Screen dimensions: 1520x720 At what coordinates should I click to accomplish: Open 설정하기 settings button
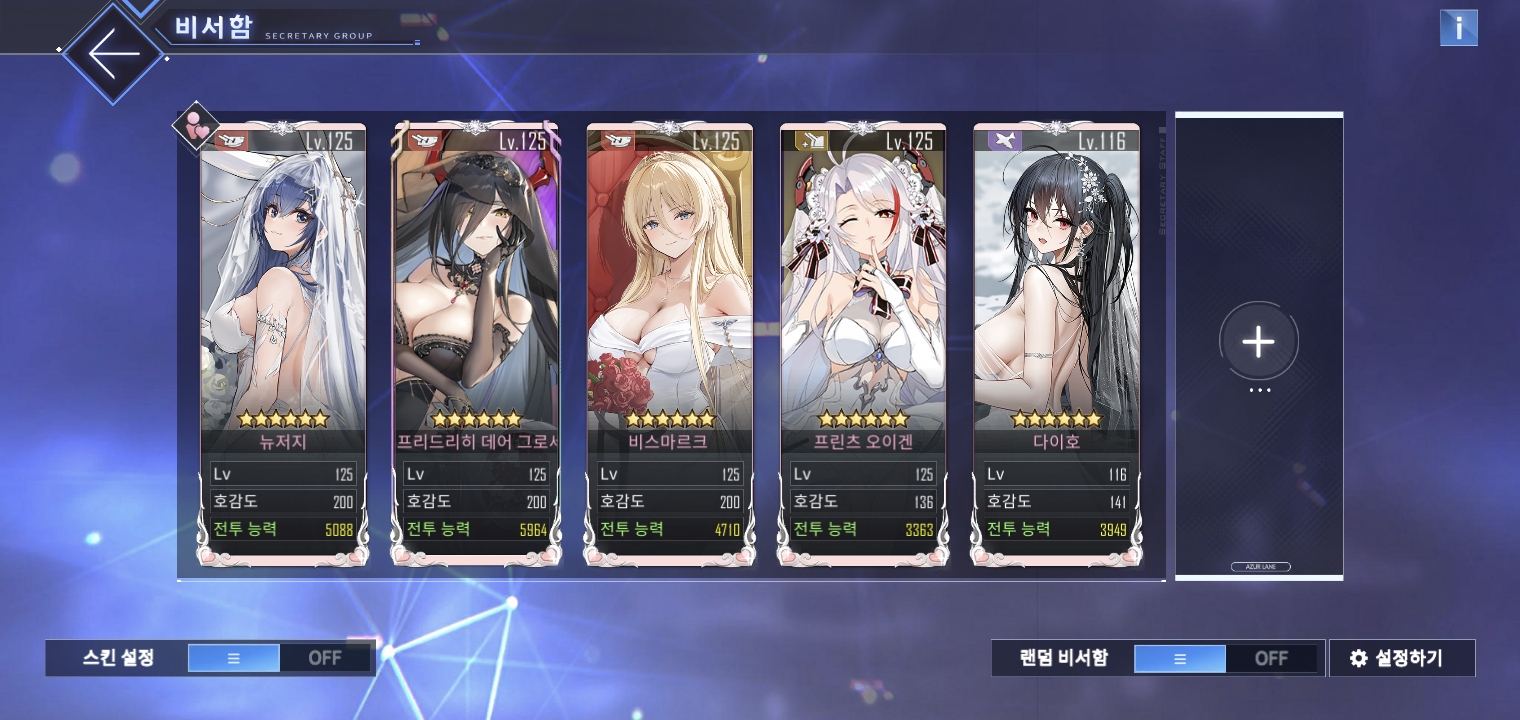click(x=1401, y=658)
